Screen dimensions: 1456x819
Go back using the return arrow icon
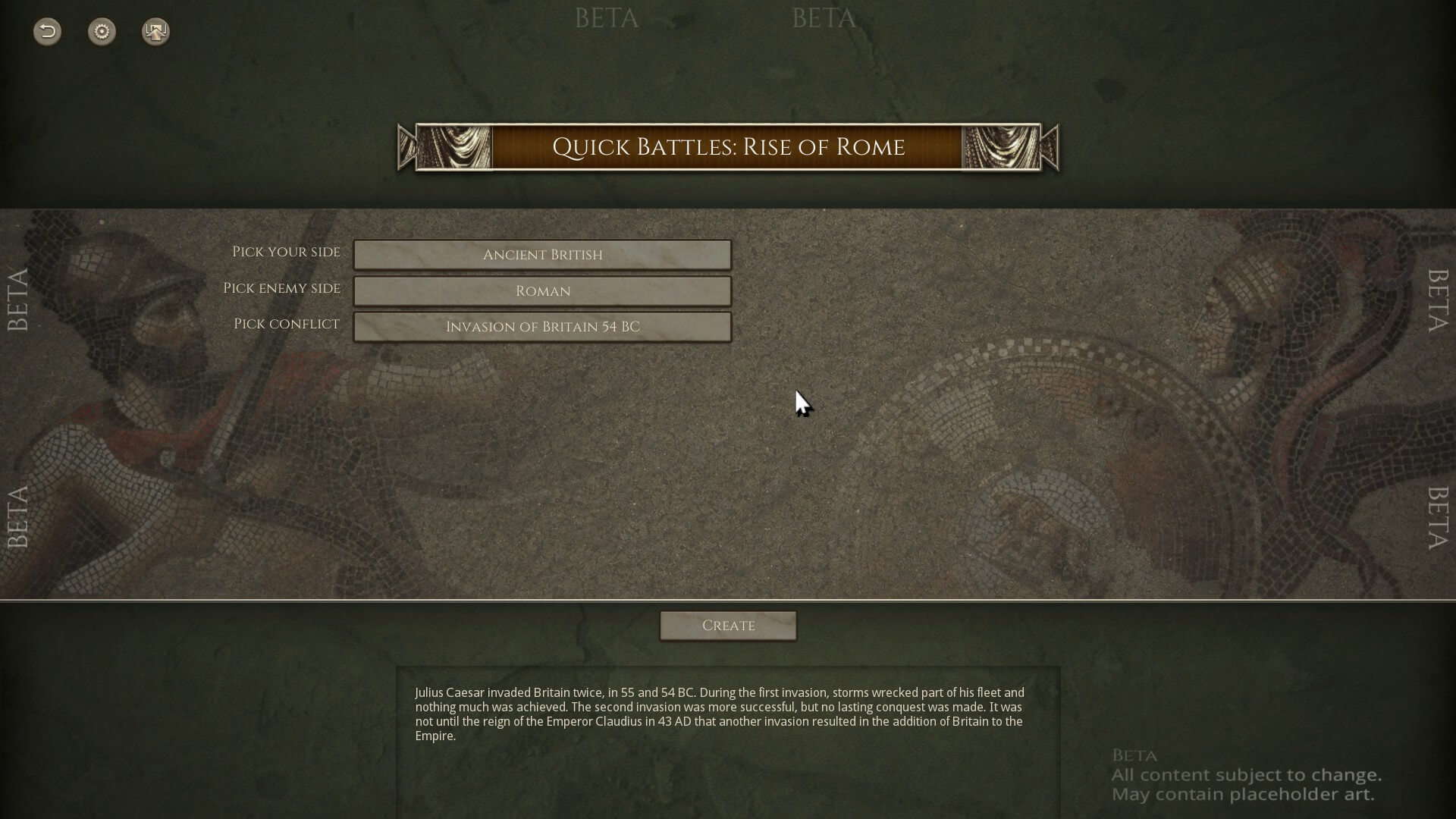point(47,32)
